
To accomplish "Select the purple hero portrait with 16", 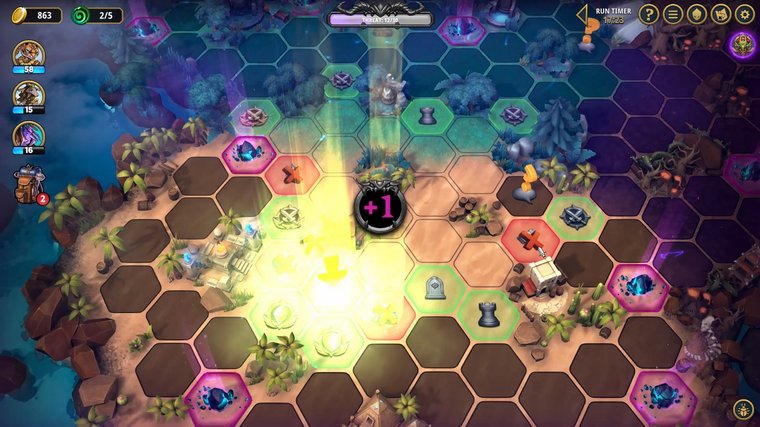I will (x=28, y=136).
